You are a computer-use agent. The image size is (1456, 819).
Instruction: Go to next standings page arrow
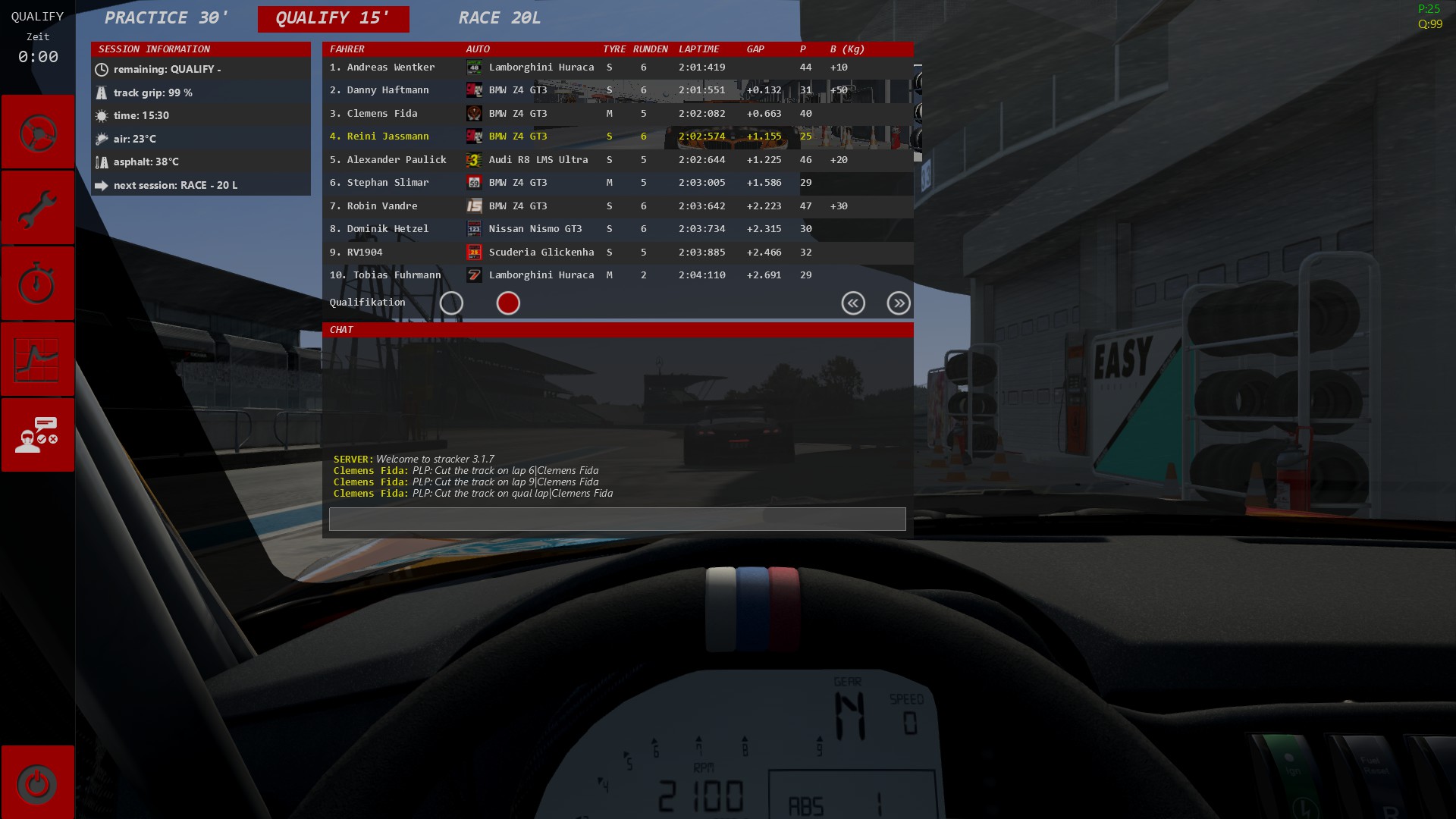point(899,303)
